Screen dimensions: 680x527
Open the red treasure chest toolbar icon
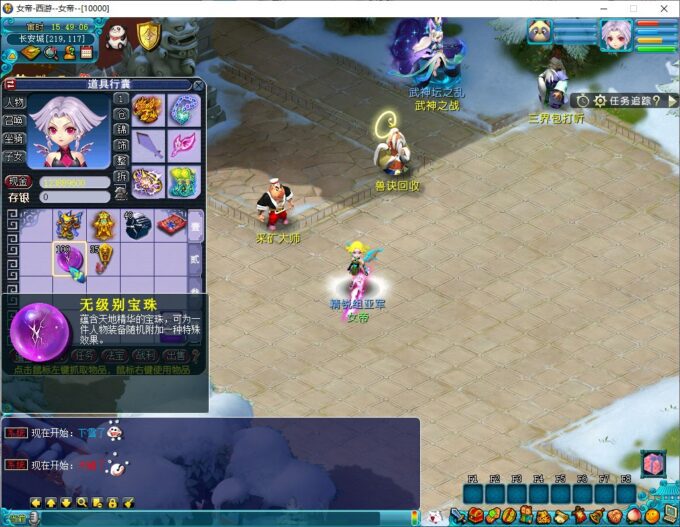pos(475,516)
